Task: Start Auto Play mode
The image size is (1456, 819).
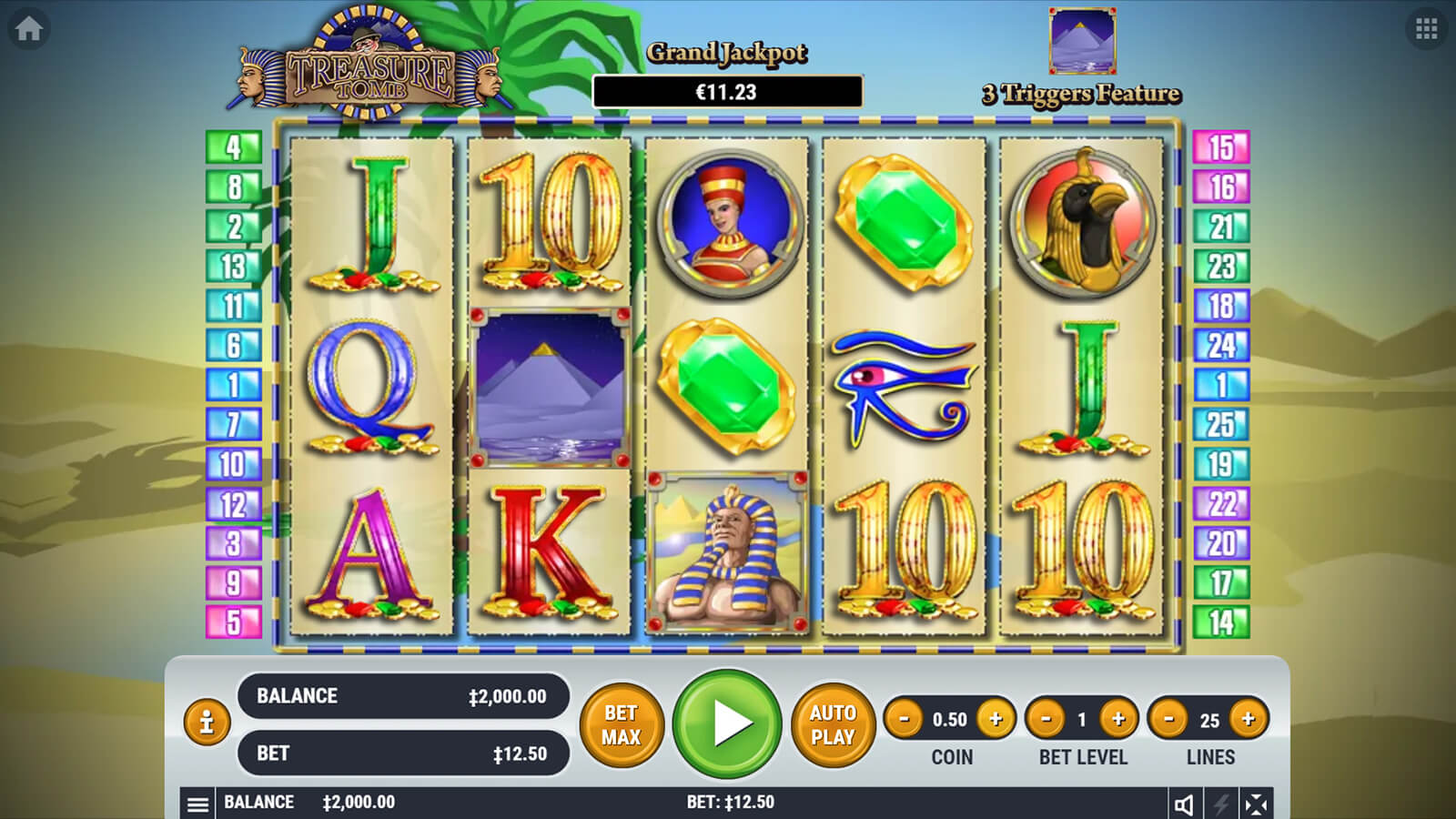Action: coord(833,724)
